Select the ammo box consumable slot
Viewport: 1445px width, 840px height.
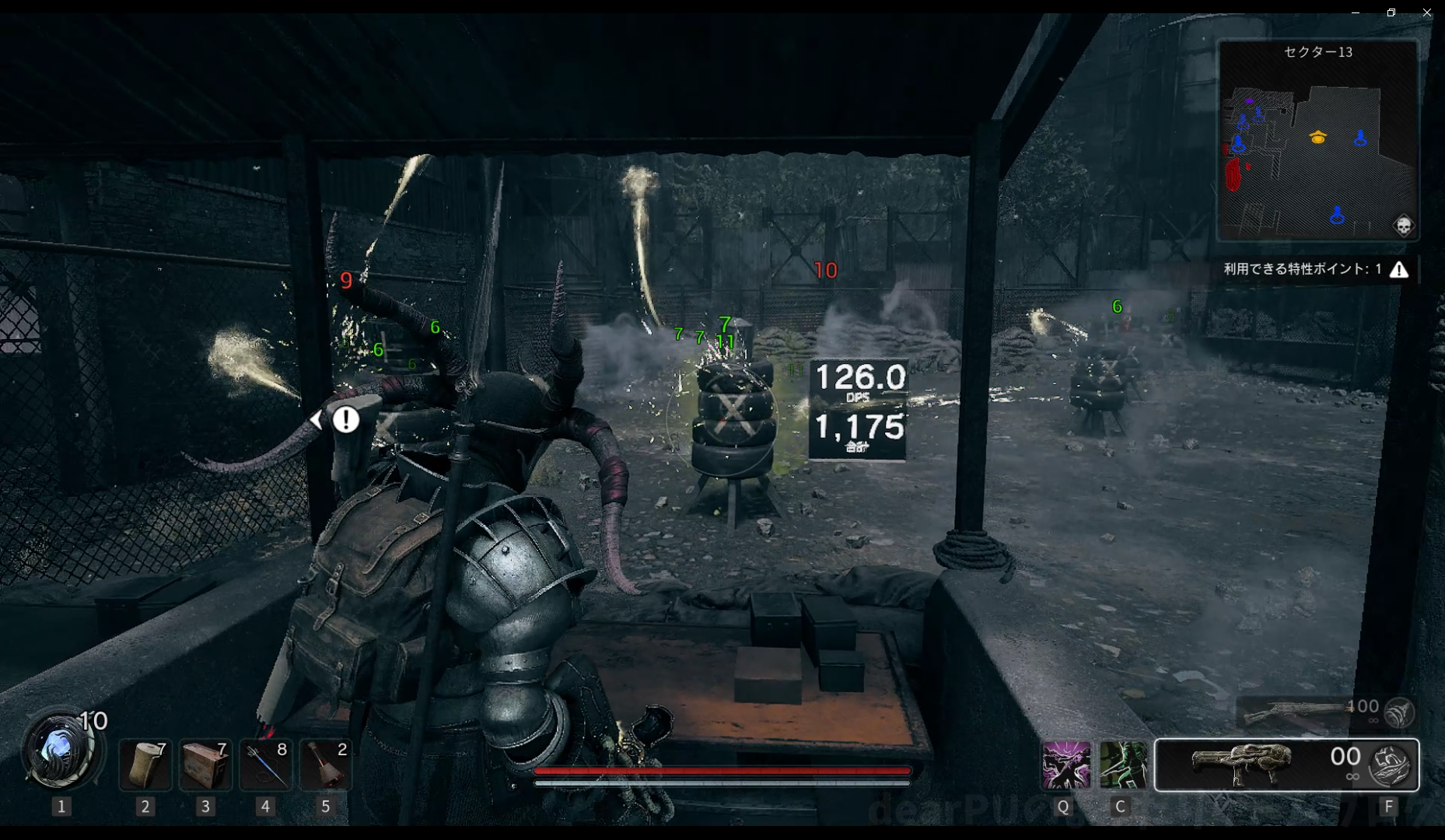point(205,765)
